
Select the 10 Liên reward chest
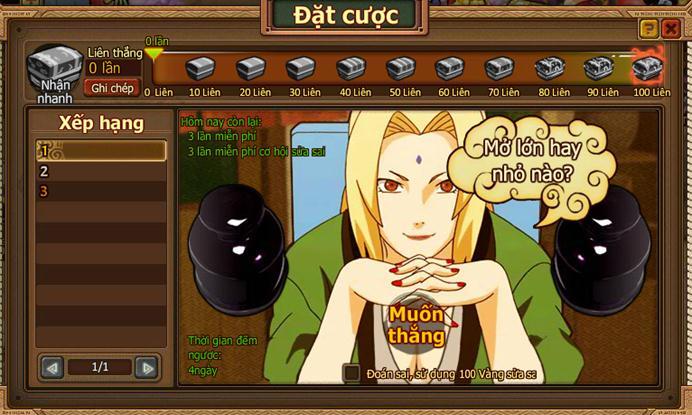coord(201,69)
